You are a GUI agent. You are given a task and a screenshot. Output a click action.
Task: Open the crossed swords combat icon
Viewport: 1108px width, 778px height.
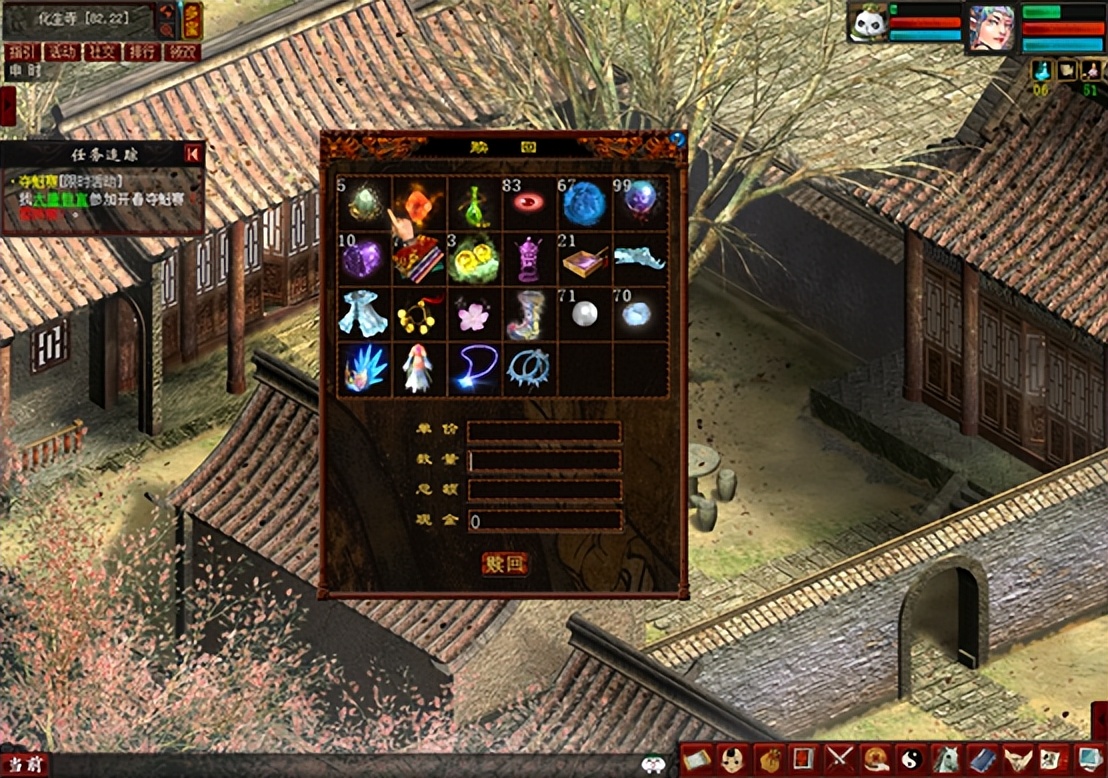click(838, 759)
